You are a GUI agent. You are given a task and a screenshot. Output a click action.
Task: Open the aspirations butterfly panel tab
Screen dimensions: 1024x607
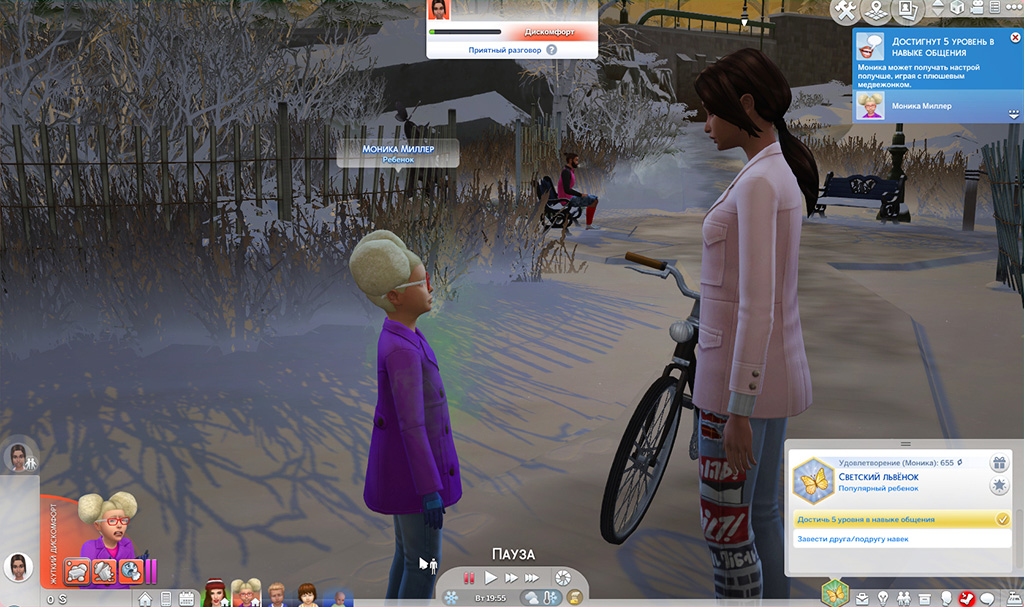point(833,592)
